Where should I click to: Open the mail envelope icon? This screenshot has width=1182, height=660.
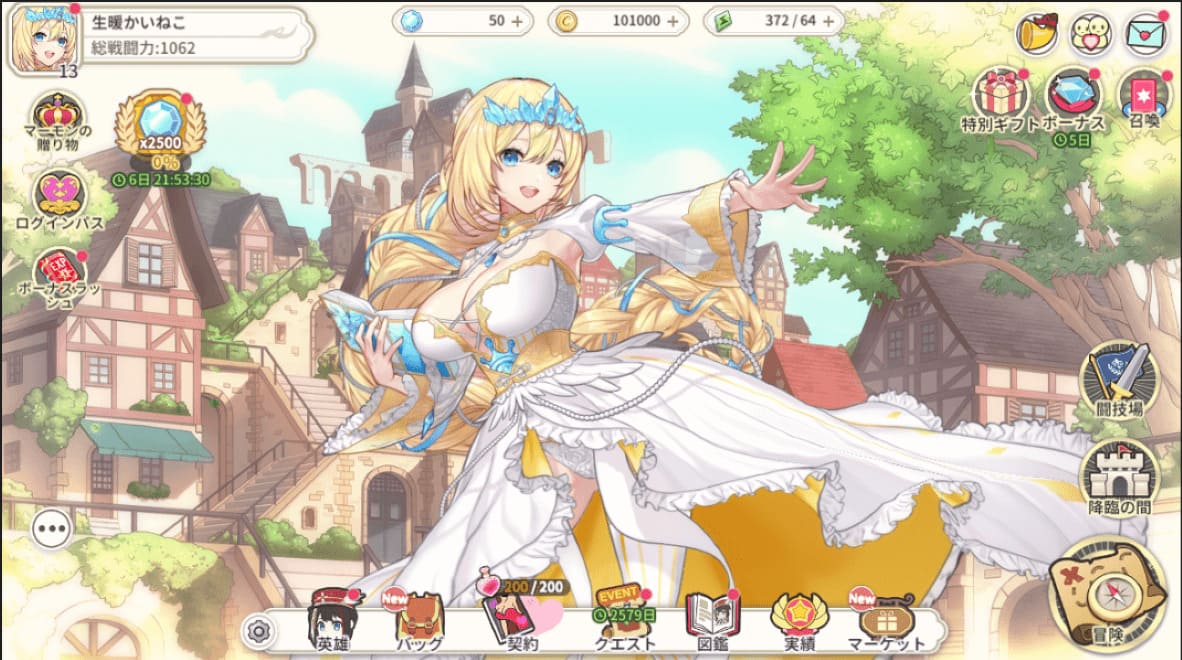point(1145,35)
